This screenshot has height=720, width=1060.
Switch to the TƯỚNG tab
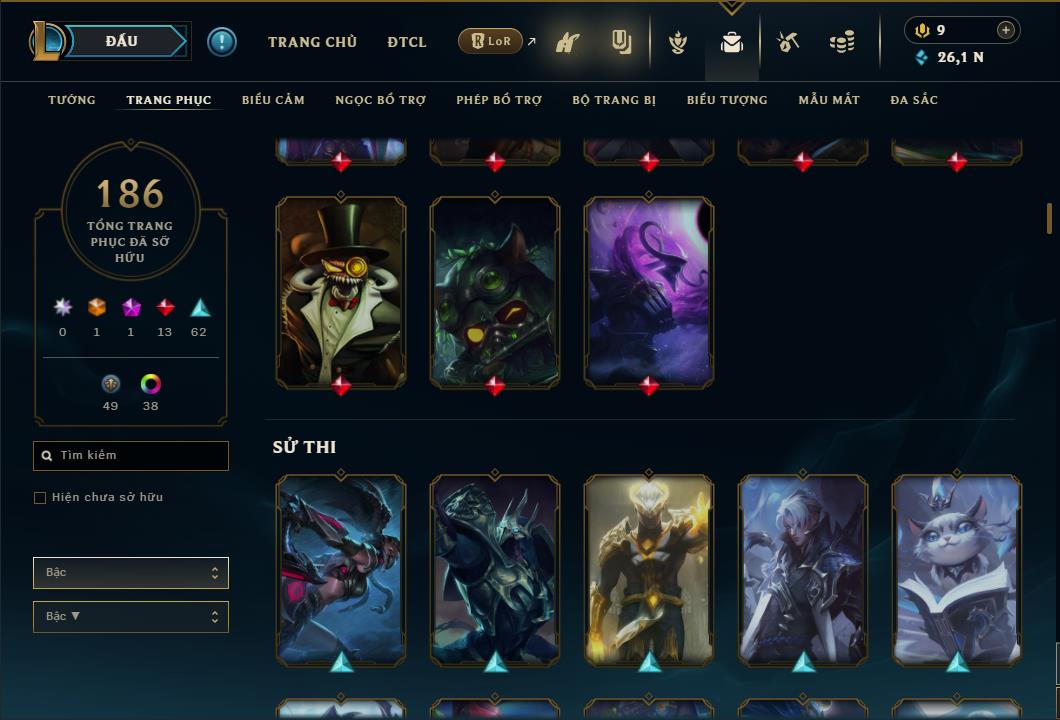72,100
